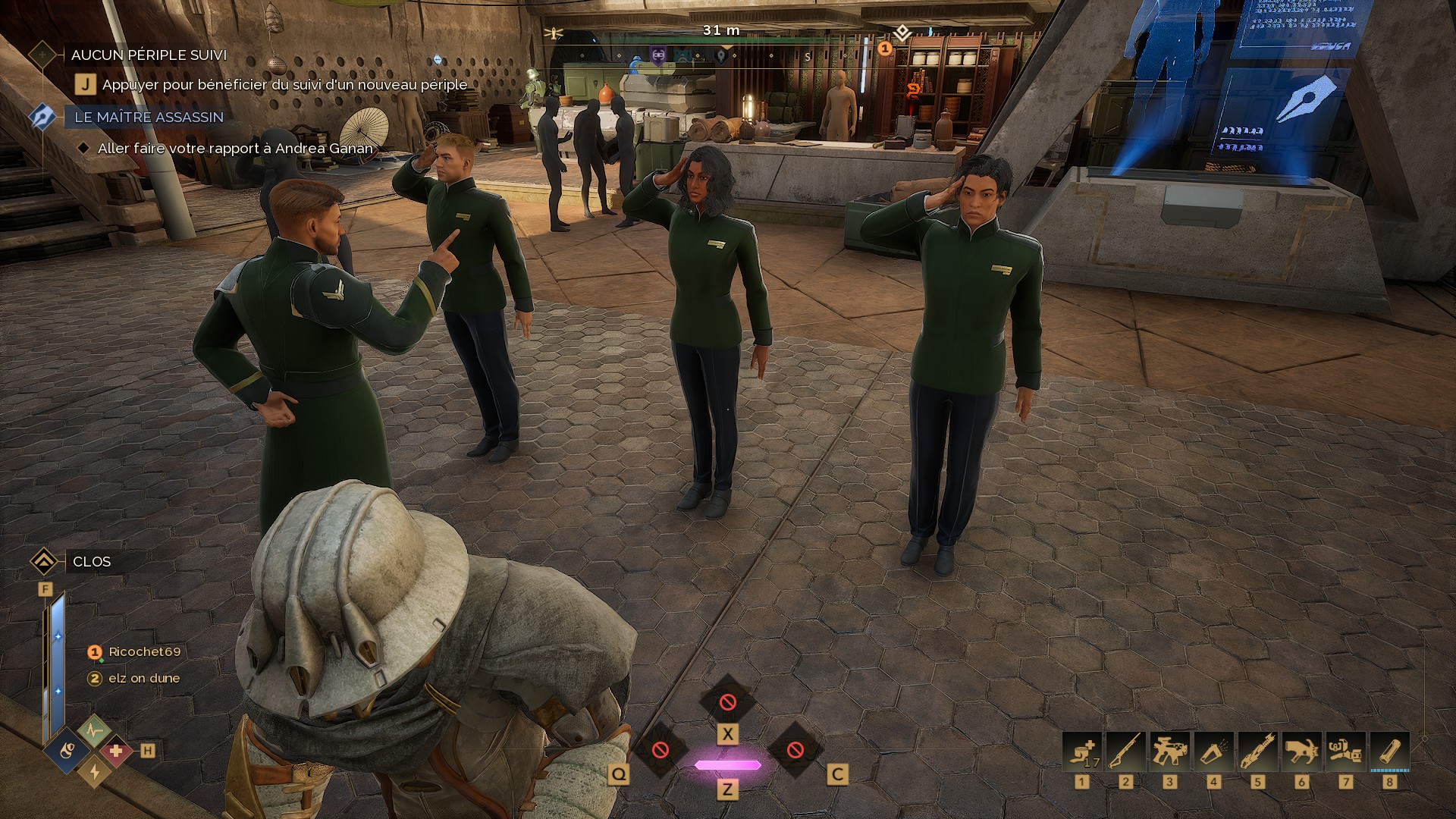Click the Aucun Périple Suivi journey tracker
Viewport: 1456px width, 819px height.
point(149,55)
